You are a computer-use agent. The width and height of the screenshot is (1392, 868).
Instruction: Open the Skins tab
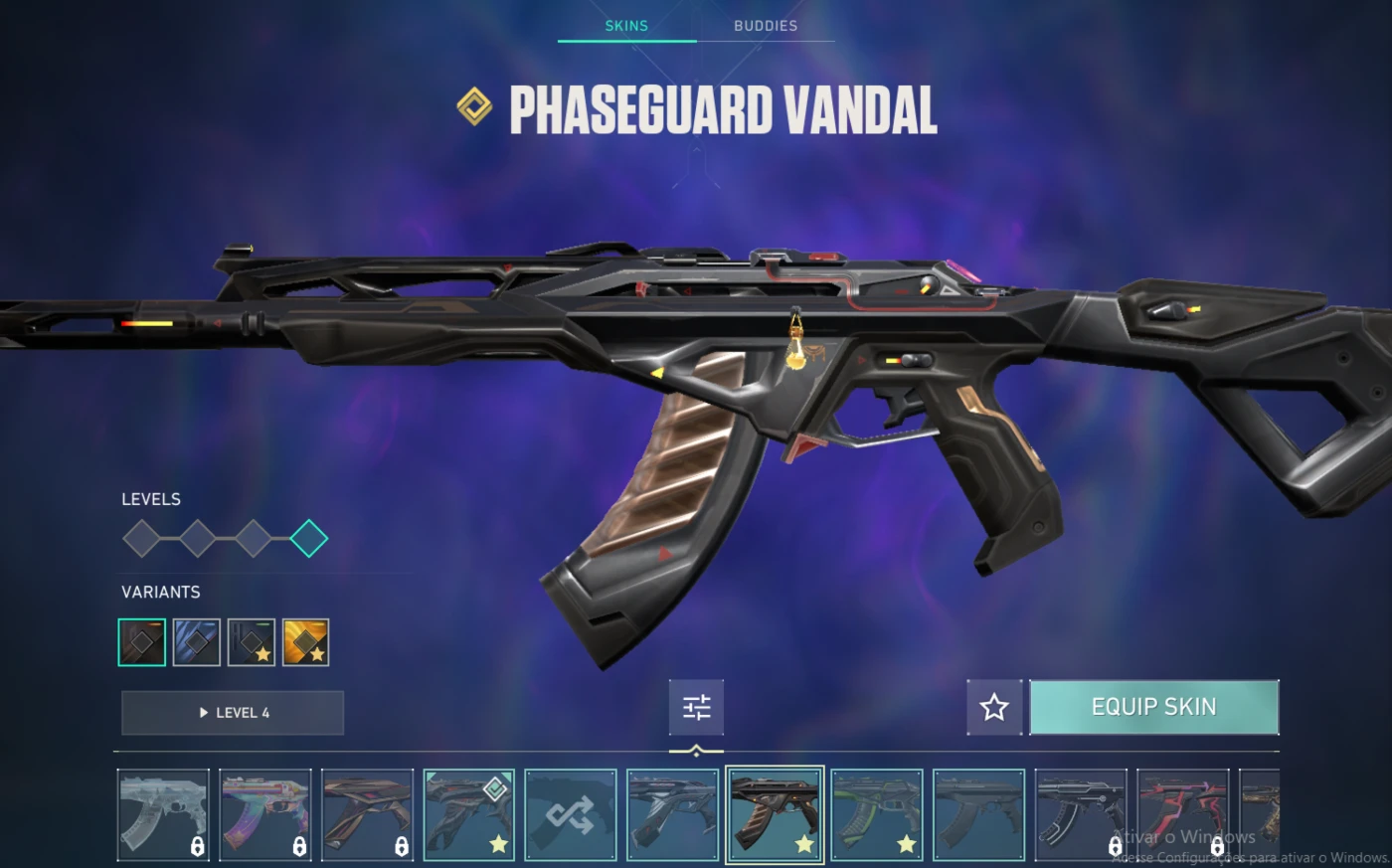[626, 26]
